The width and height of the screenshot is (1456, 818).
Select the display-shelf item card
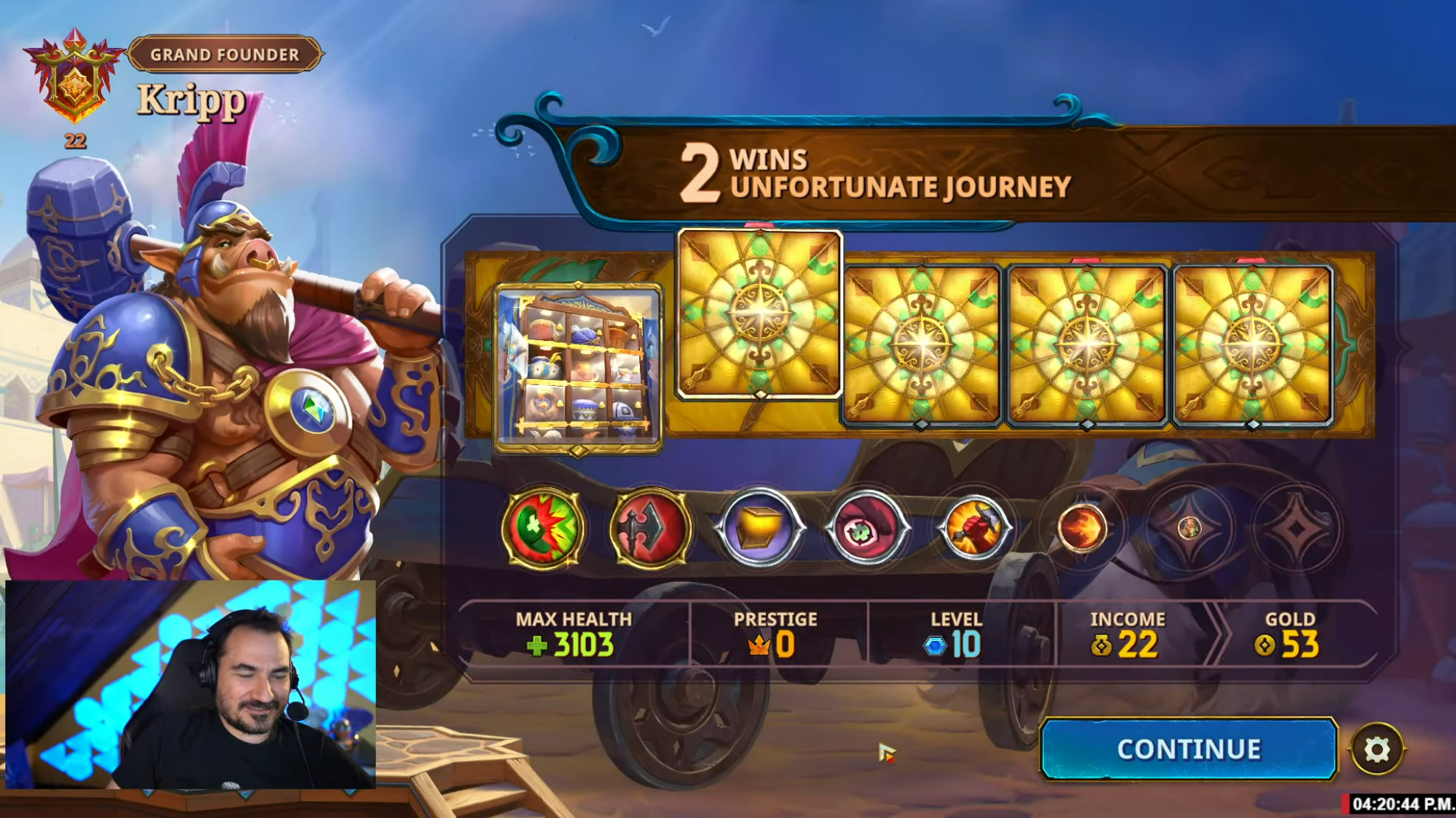(x=578, y=368)
